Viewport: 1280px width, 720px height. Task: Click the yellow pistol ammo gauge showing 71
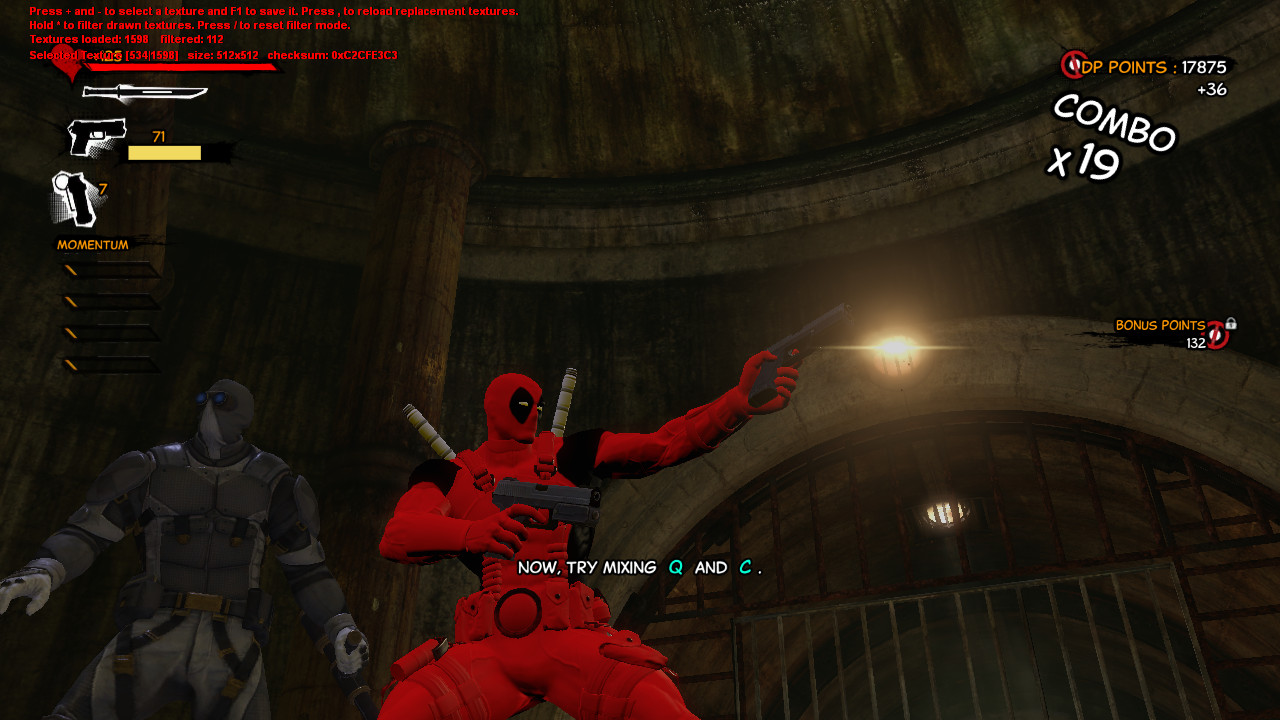[x=164, y=152]
